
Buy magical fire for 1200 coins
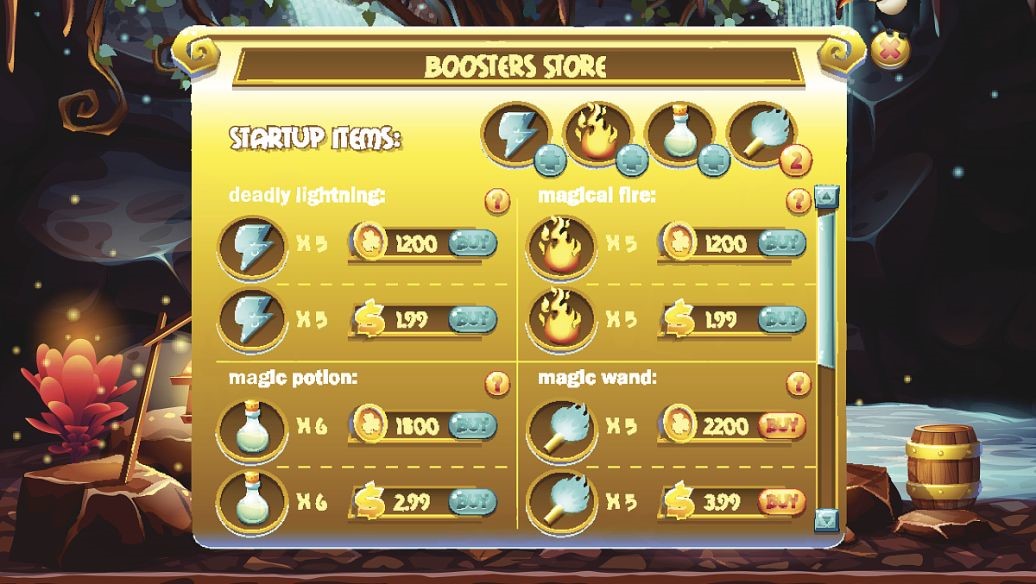782,242
